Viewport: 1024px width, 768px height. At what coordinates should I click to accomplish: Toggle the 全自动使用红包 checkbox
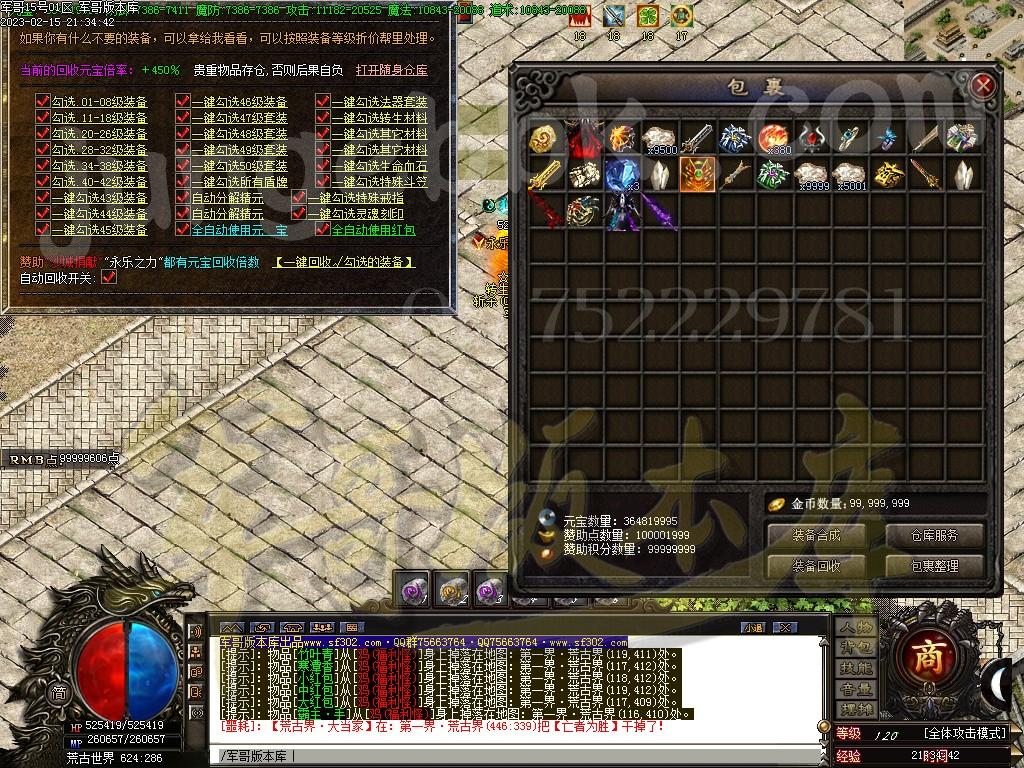pos(323,230)
